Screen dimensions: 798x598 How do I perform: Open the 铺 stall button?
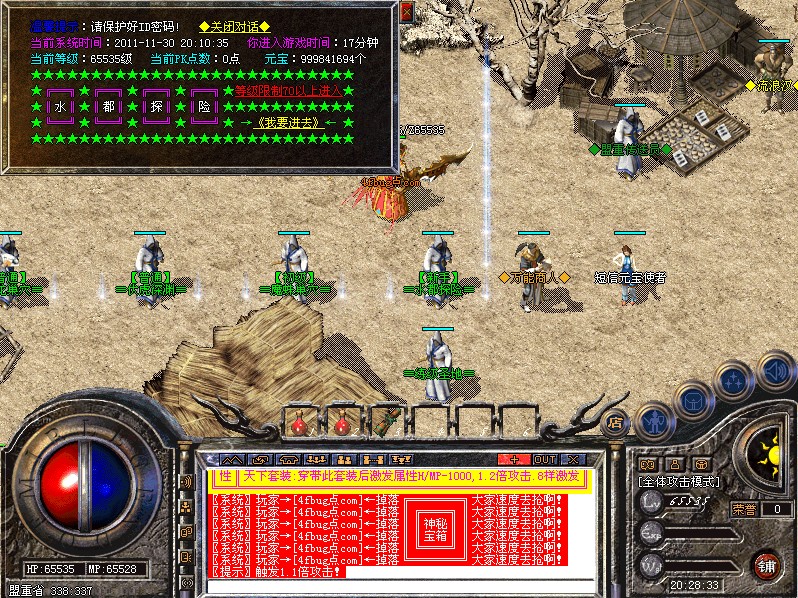(765, 565)
